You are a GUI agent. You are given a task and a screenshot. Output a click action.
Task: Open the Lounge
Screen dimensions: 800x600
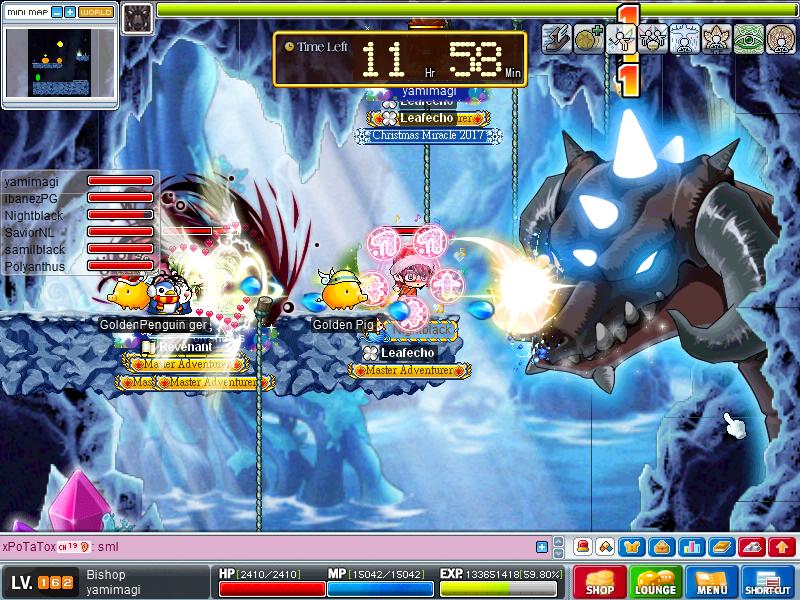(655, 582)
